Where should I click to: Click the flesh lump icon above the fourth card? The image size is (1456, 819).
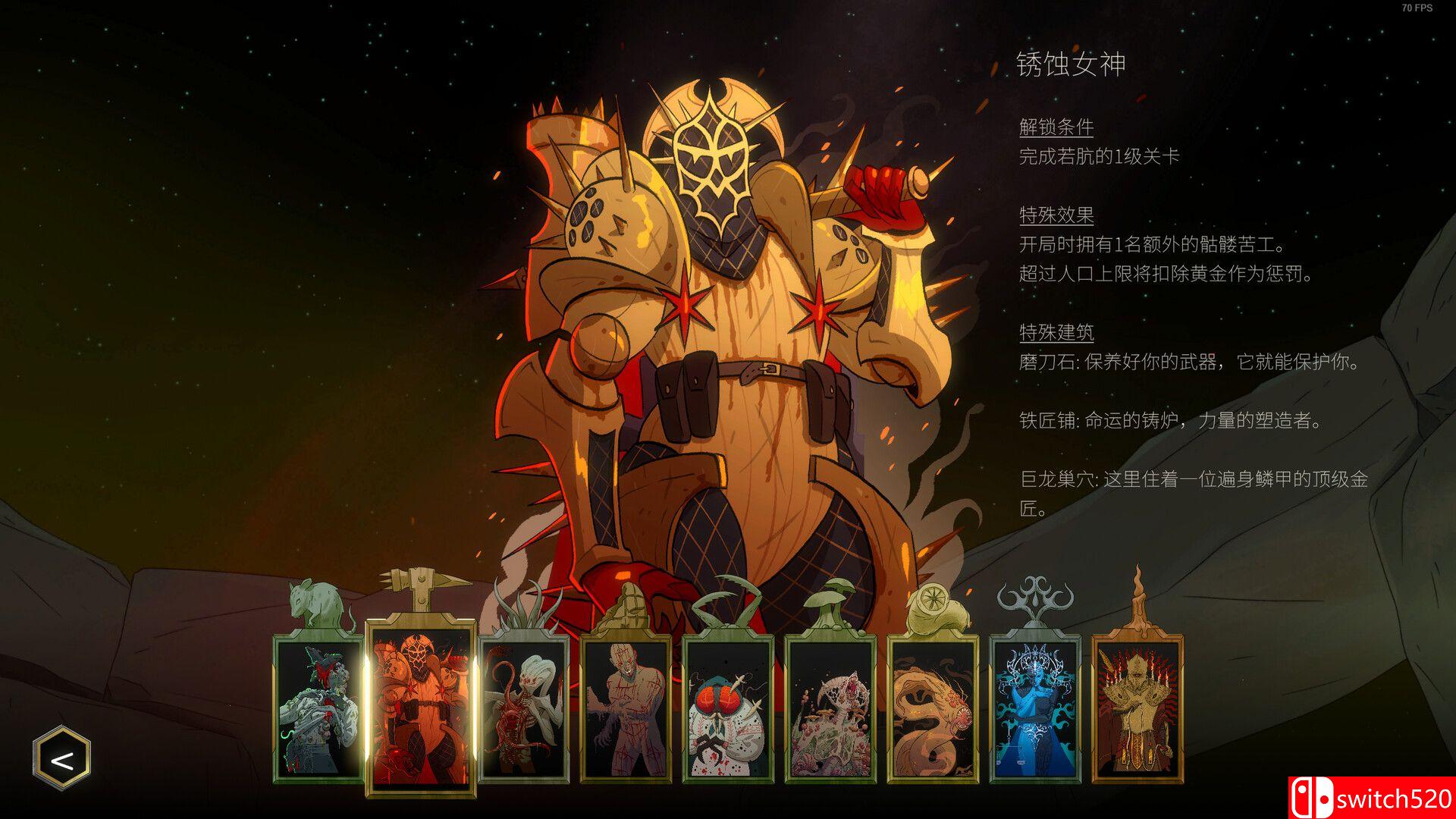click(628, 603)
